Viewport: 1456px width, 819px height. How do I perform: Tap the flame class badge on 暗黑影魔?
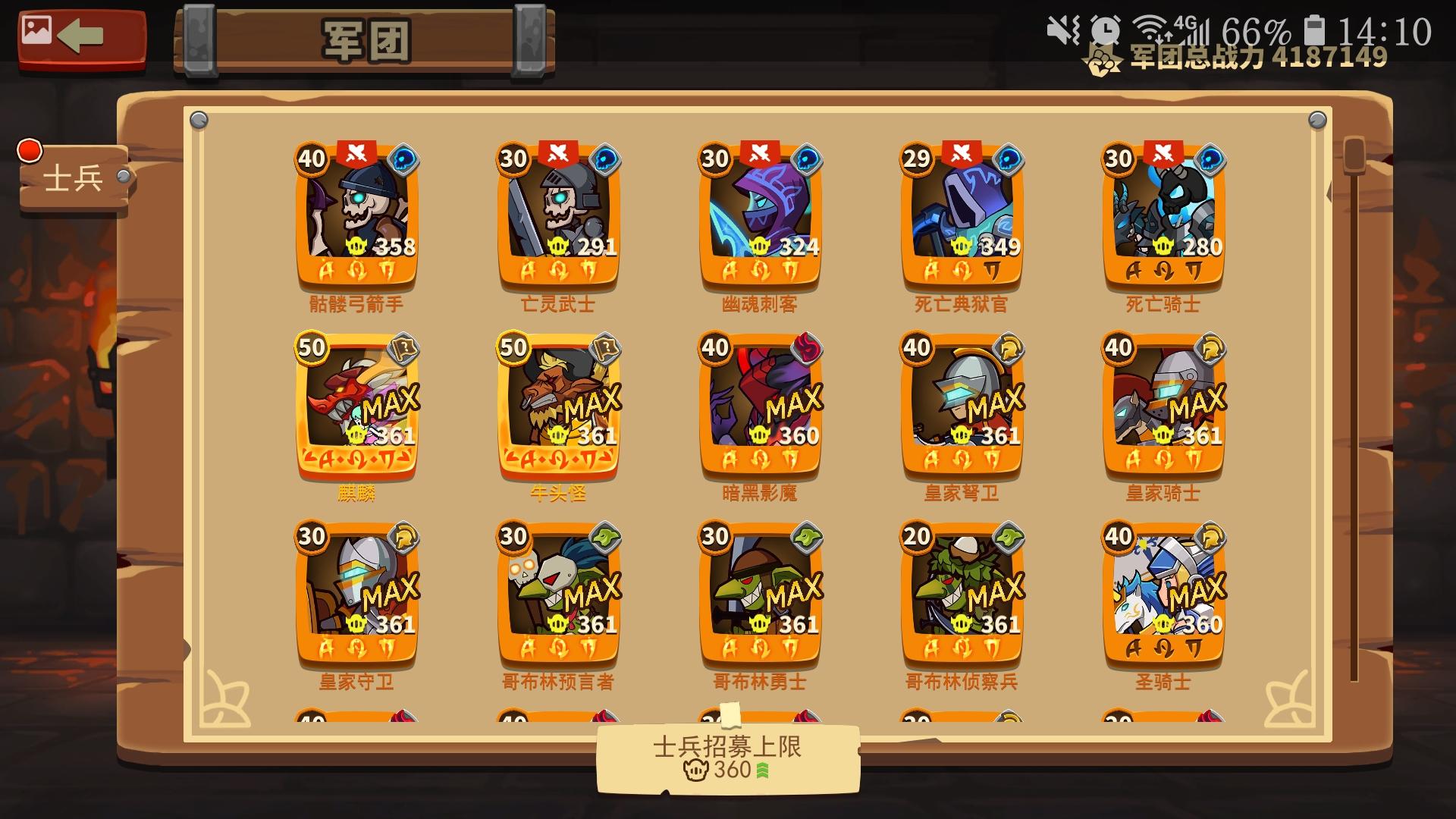click(x=806, y=347)
